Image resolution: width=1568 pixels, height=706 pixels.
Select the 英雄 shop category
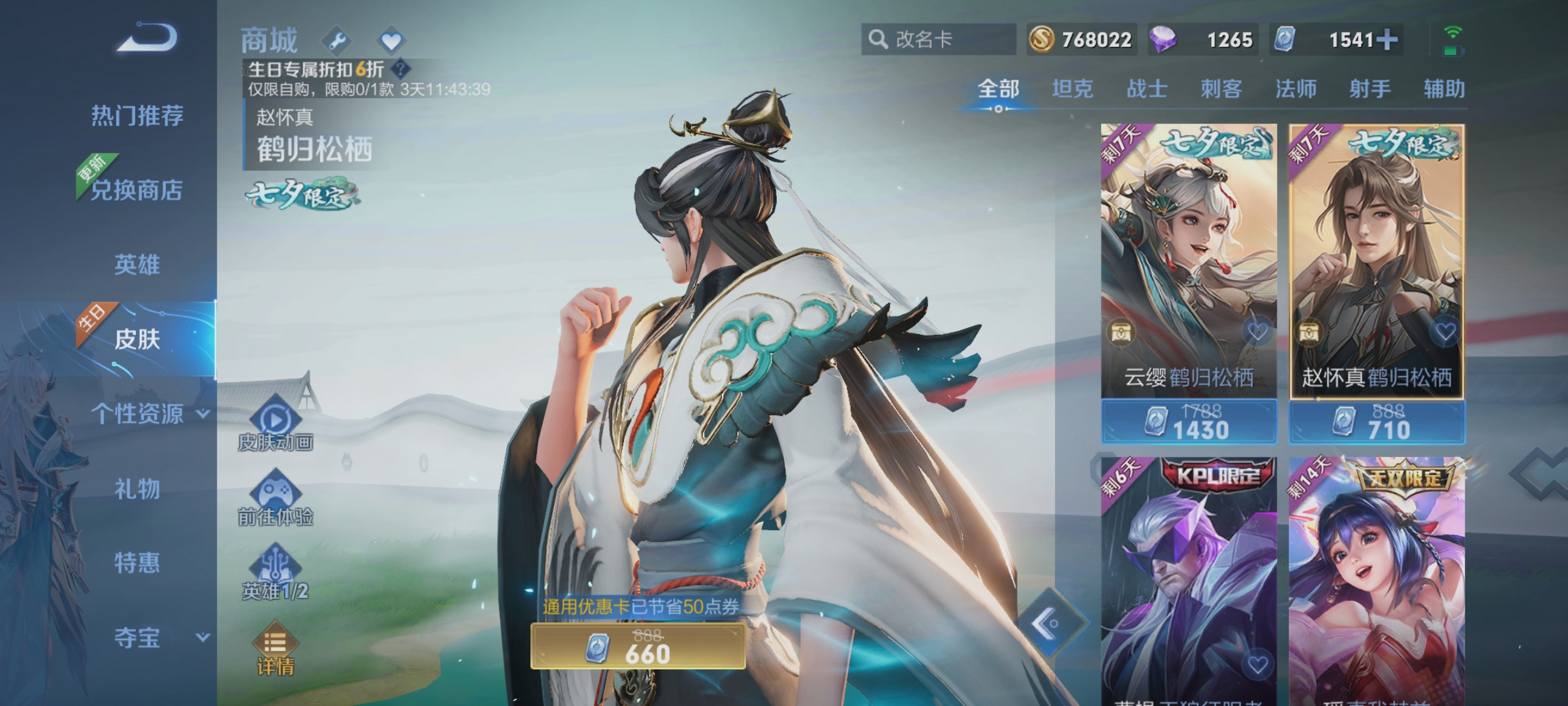coord(137,265)
